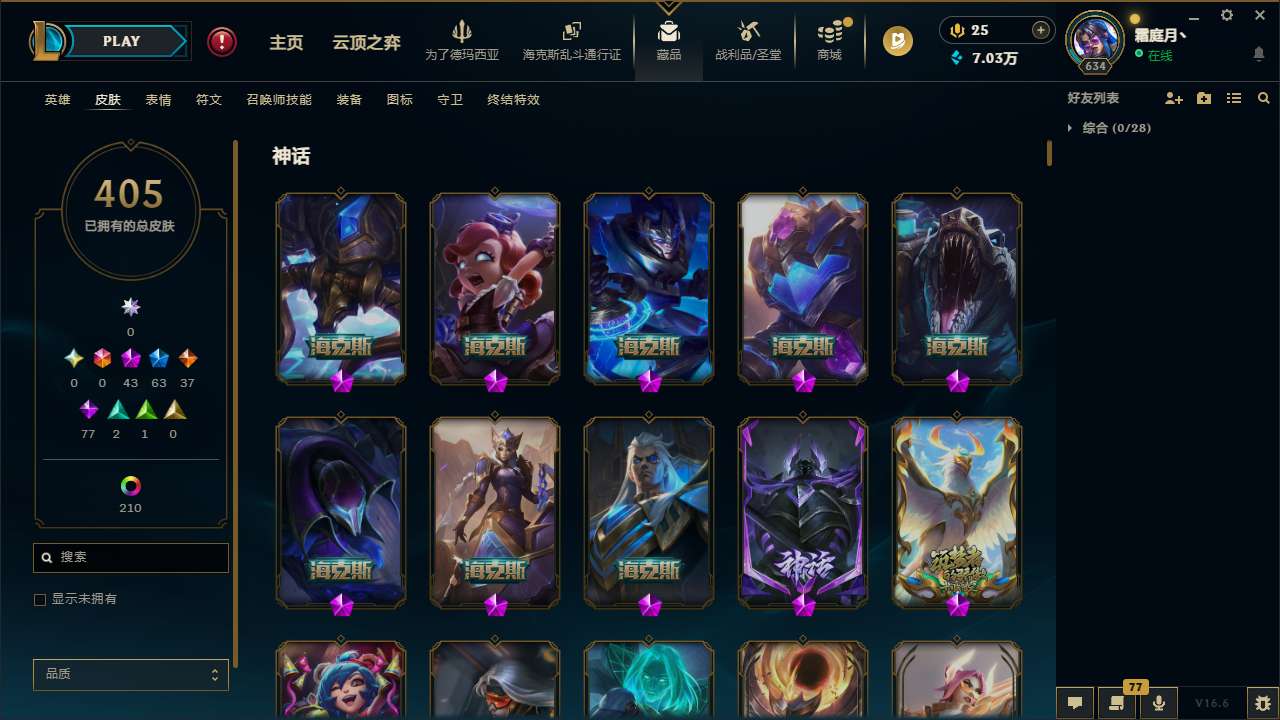Viewport: 1280px width, 720px height.
Task: Open the 品质 quality dropdown
Action: tap(130, 674)
